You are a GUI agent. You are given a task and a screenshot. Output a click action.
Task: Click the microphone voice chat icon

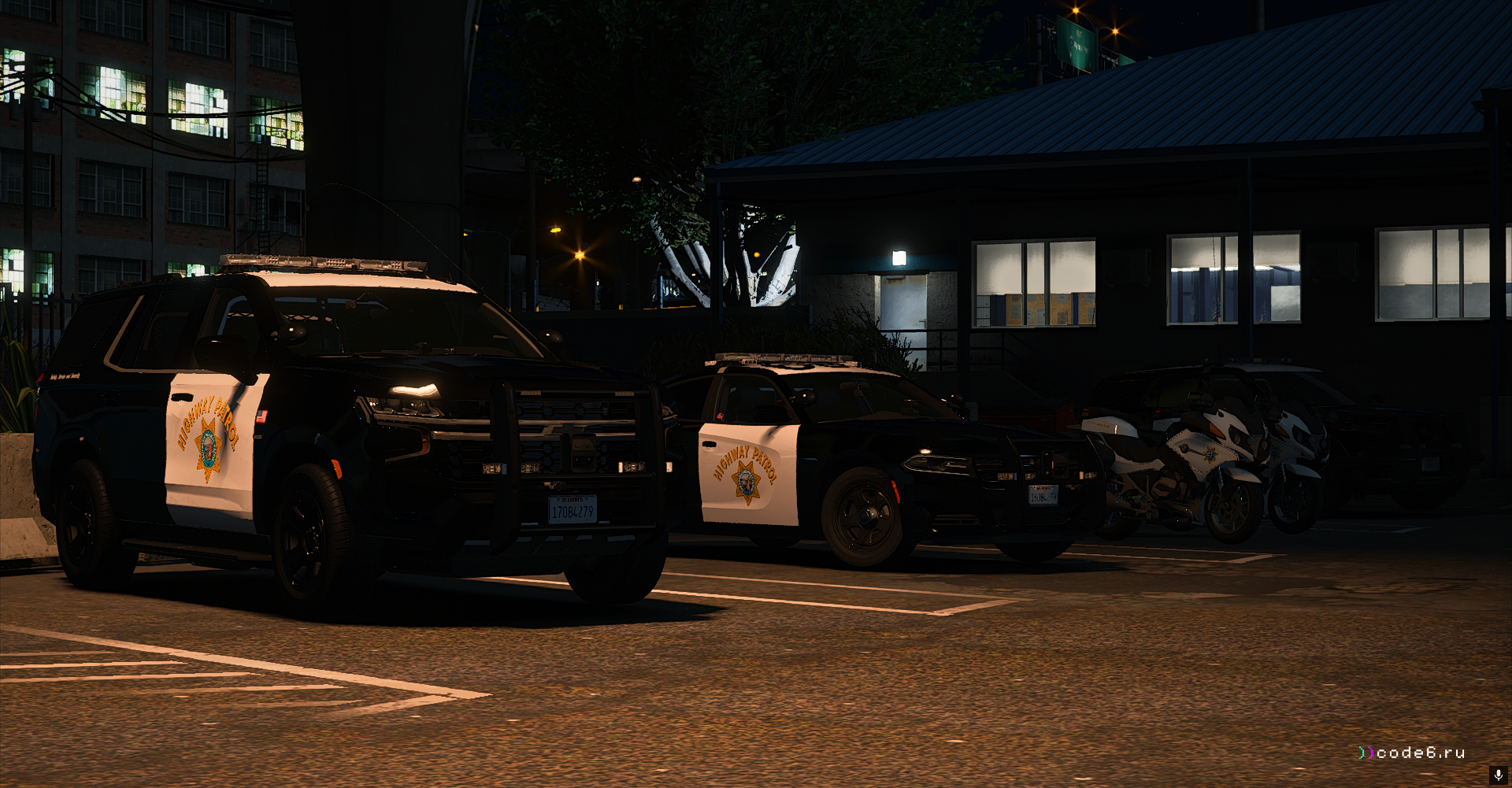[x=1497, y=775]
